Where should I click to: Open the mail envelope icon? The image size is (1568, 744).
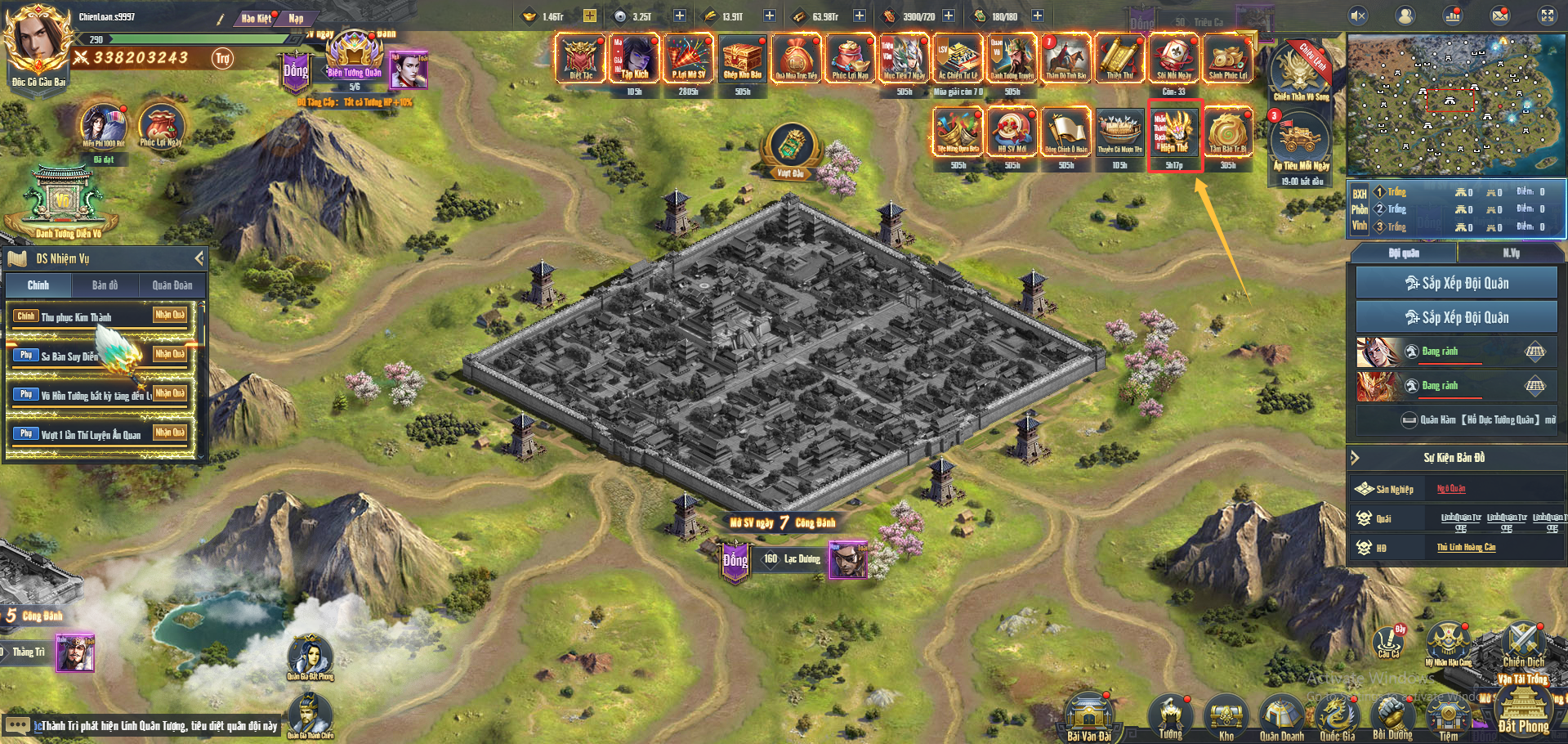point(1500,16)
